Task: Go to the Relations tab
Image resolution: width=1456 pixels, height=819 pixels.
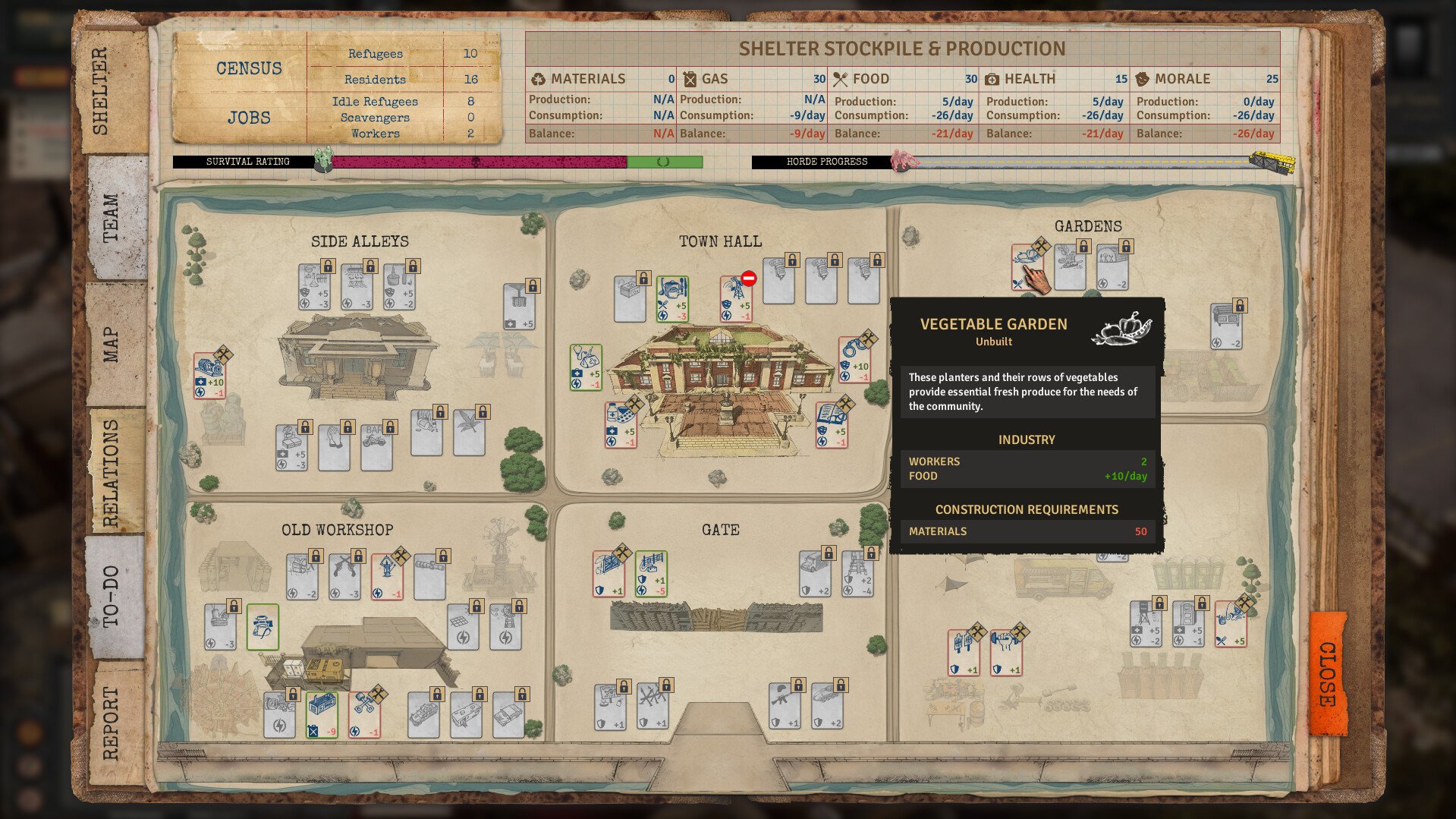Action: [112, 472]
